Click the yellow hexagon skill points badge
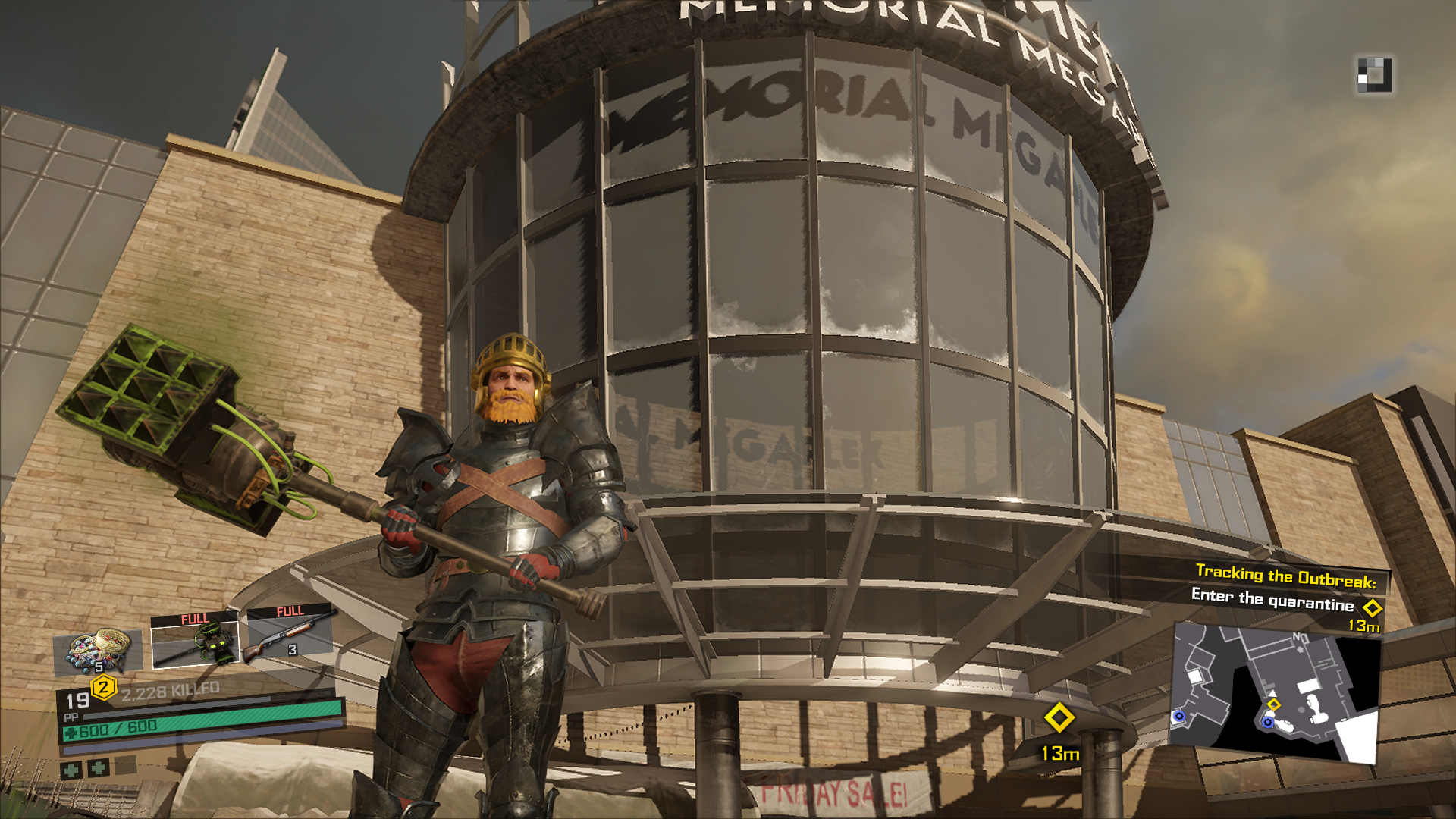Image resolution: width=1456 pixels, height=819 pixels. tap(103, 689)
